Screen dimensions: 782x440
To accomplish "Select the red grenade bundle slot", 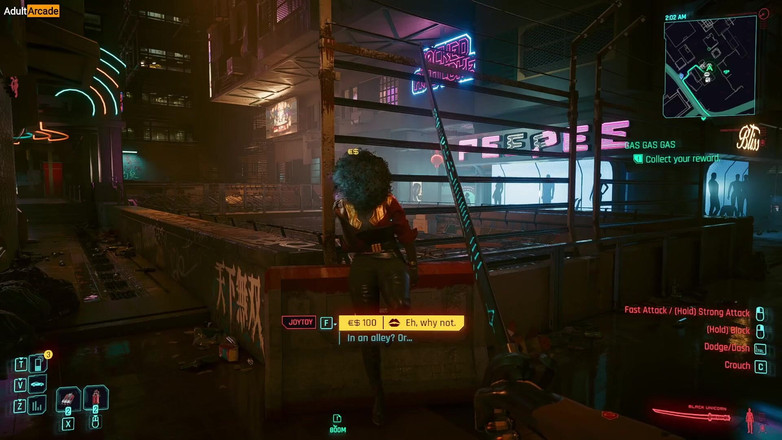I will pyautogui.click(x=68, y=399).
